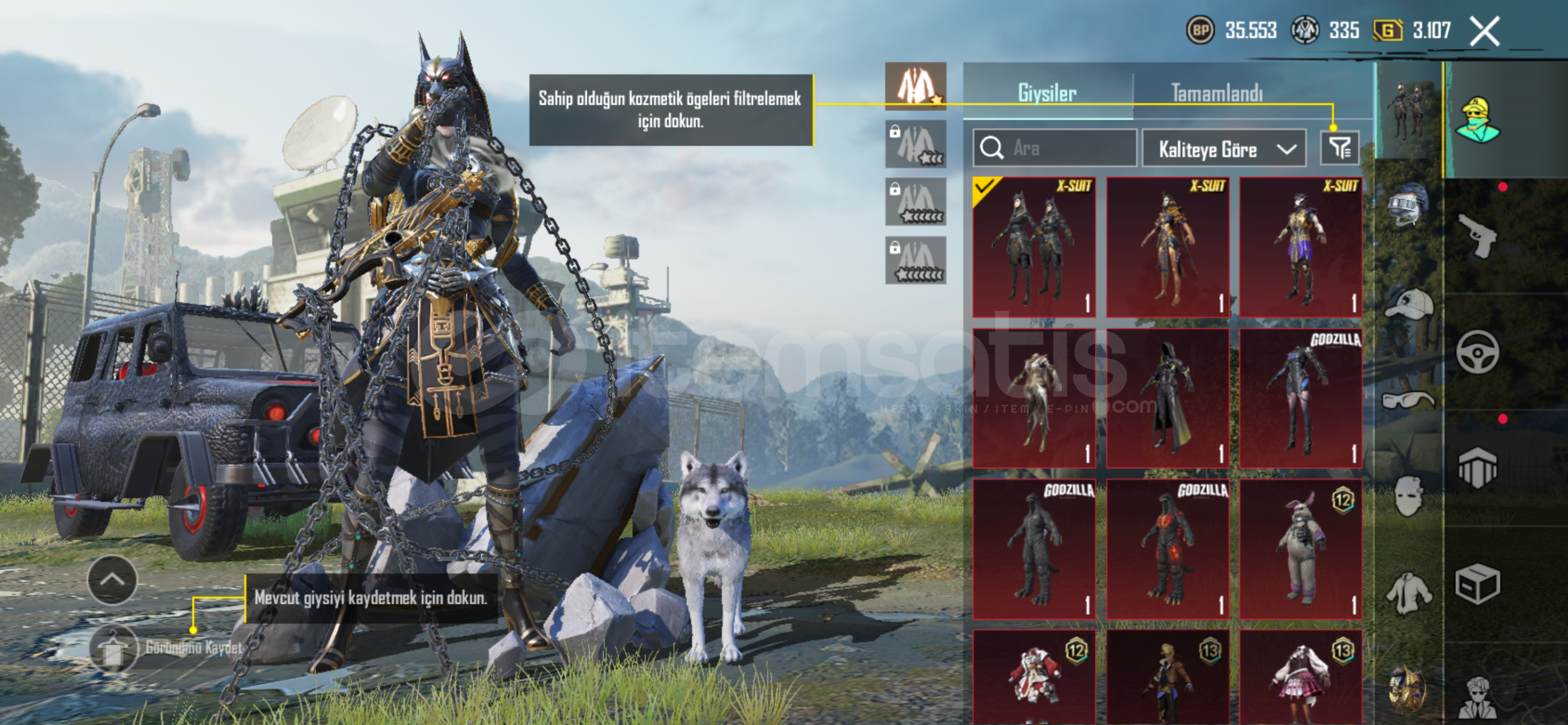Image resolution: width=1568 pixels, height=725 pixels.
Task: Expand the round up-arrow button
Action: tap(112, 580)
